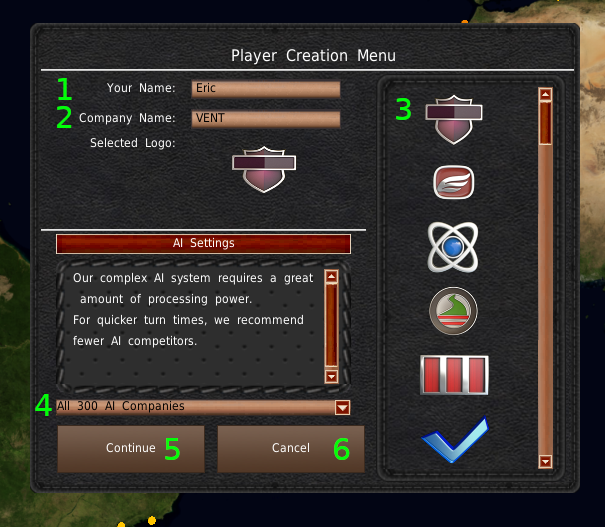Pick the blue checkmark logo
The image size is (605, 527).
[454, 440]
